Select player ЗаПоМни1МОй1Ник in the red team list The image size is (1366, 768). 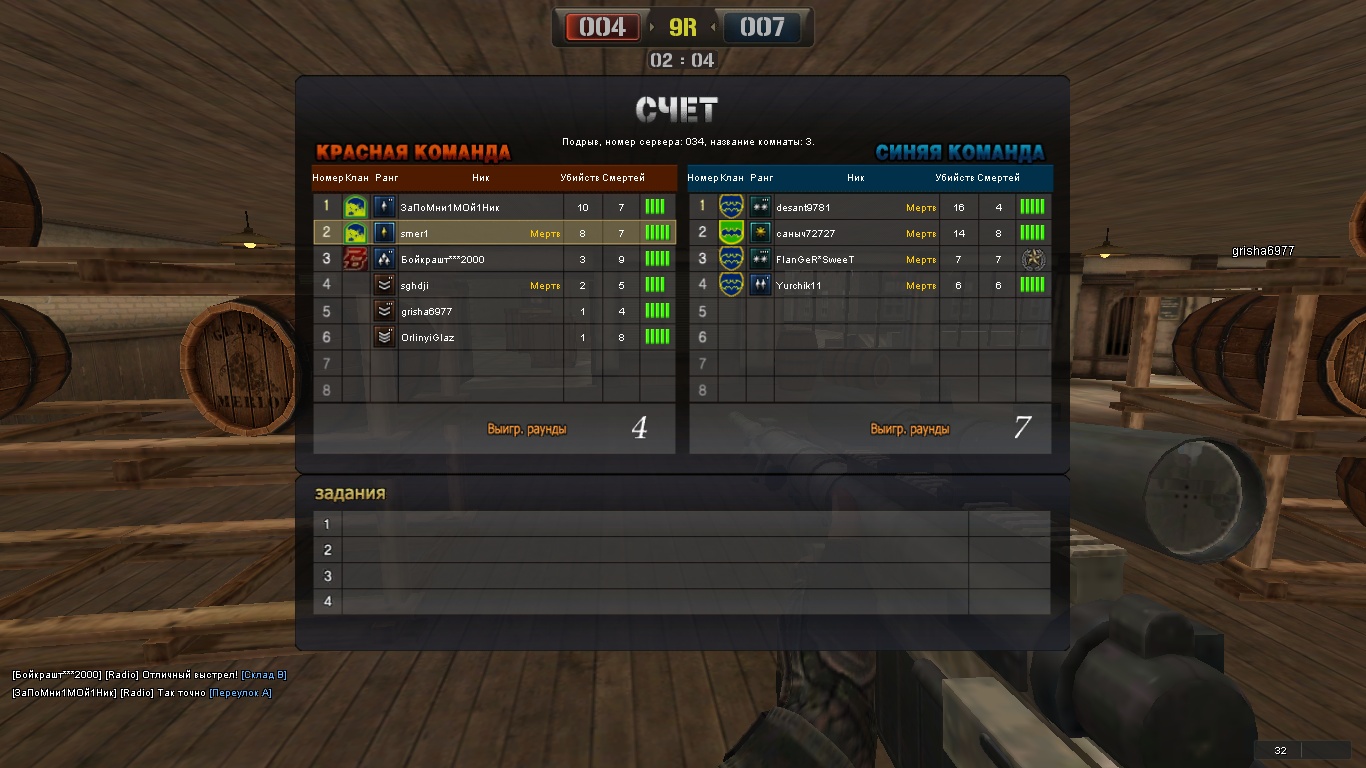point(450,207)
